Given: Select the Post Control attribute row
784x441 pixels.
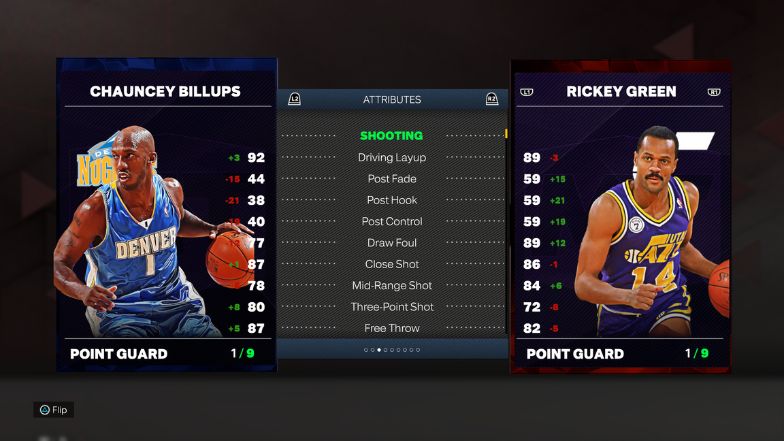Looking at the screenshot, I should 392,221.
